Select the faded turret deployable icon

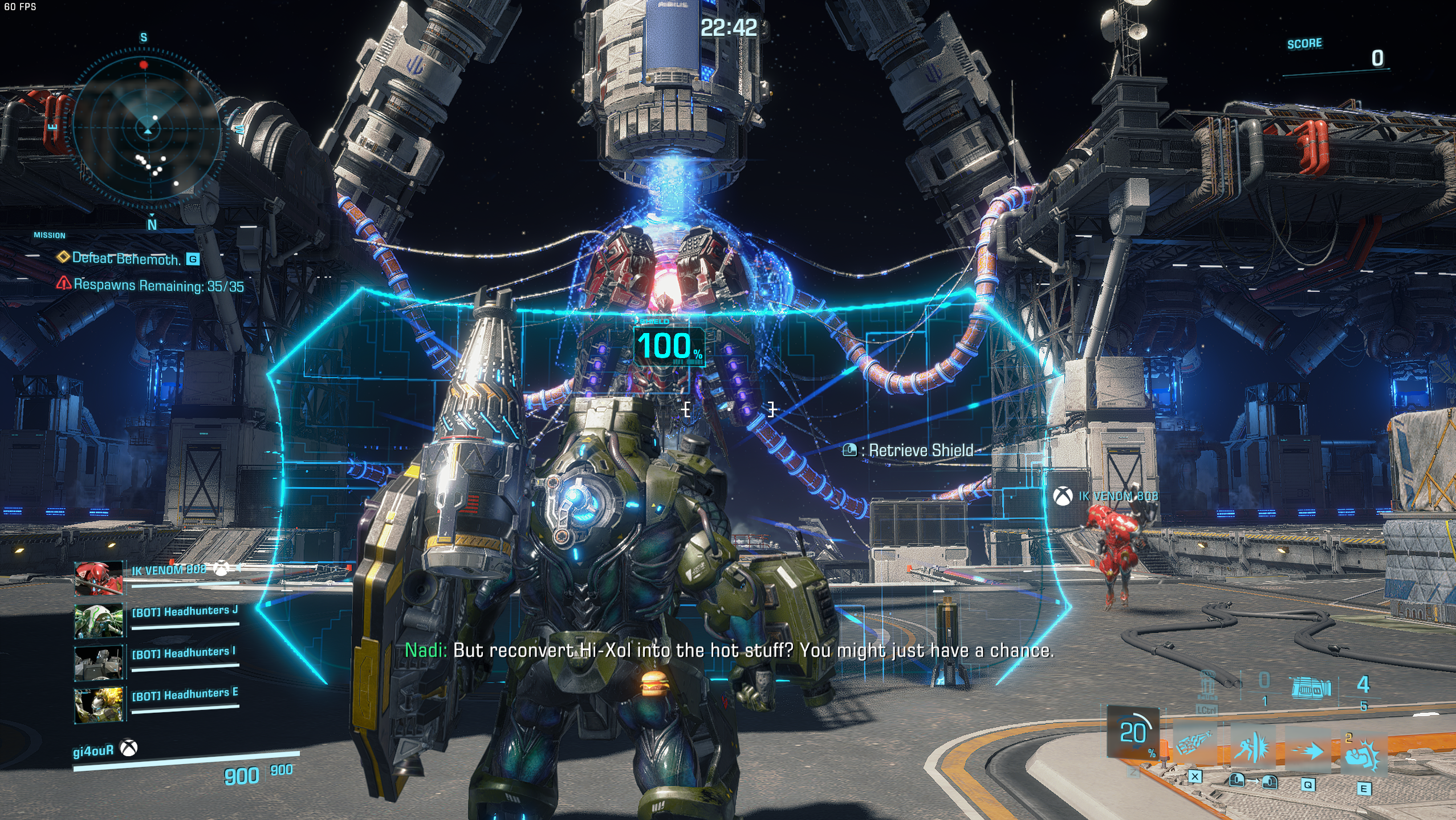click(x=1207, y=684)
